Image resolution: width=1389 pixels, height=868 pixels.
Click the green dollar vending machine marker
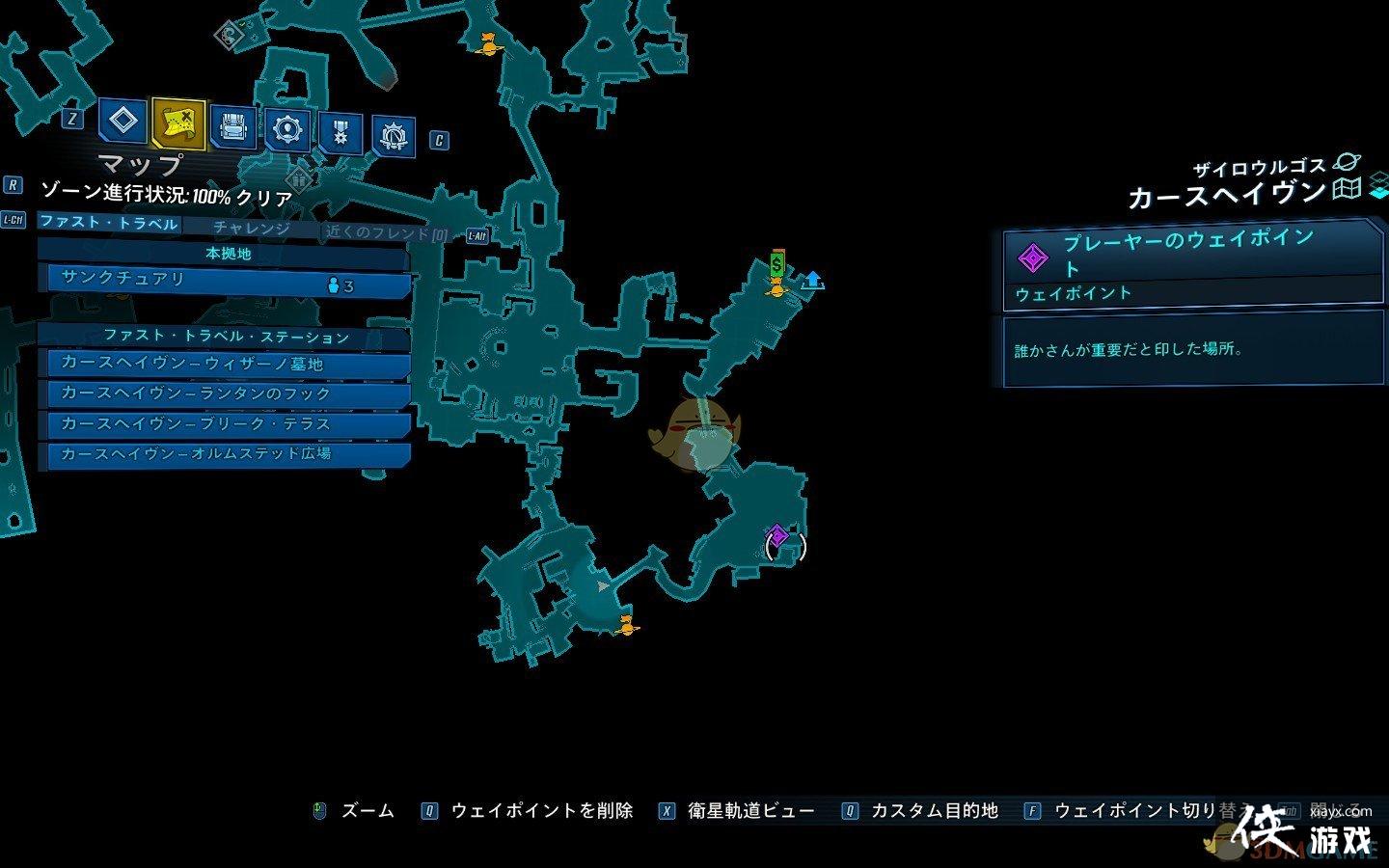(x=777, y=262)
